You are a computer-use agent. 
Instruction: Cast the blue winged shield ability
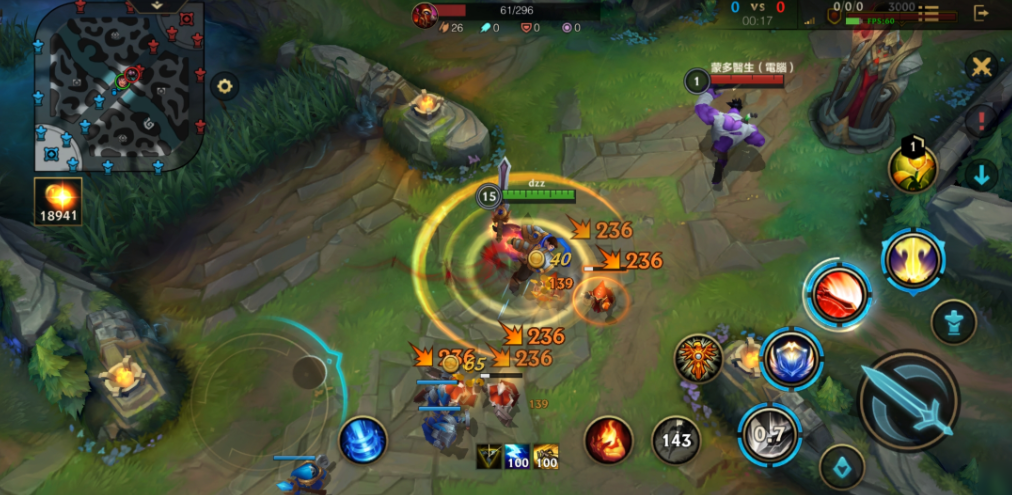[791, 359]
